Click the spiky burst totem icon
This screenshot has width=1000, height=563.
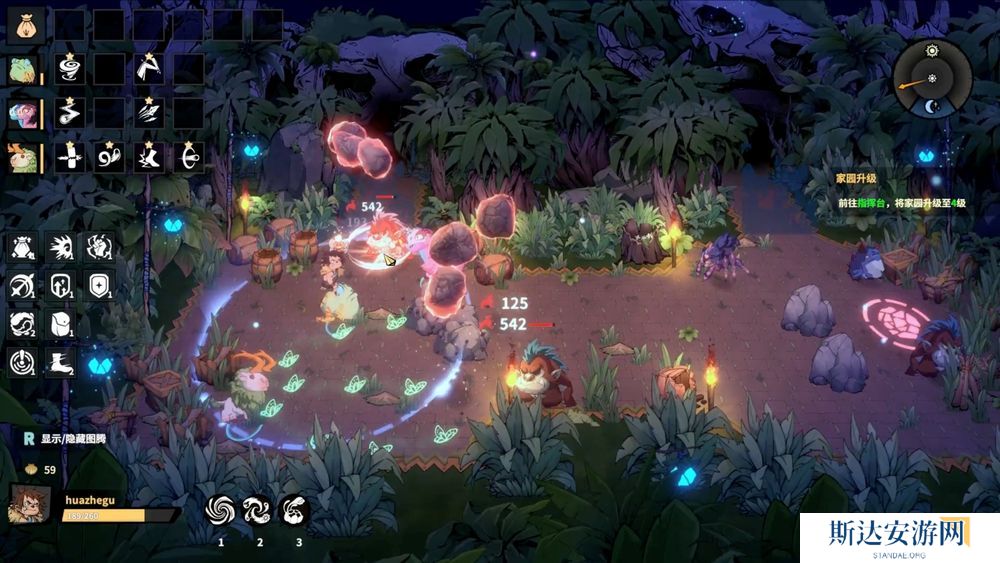(x=59, y=247)
